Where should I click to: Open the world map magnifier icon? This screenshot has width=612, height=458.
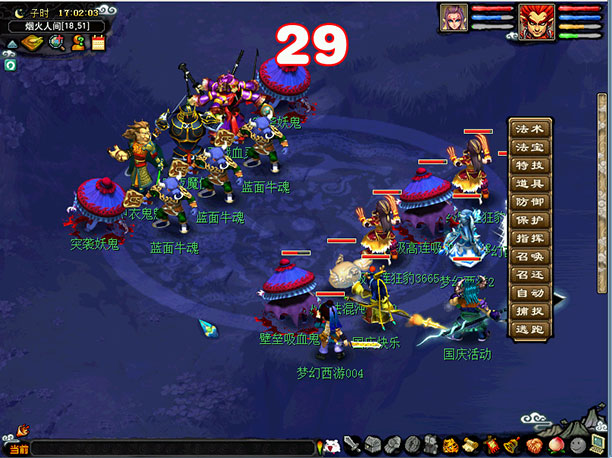pos(57,42)
